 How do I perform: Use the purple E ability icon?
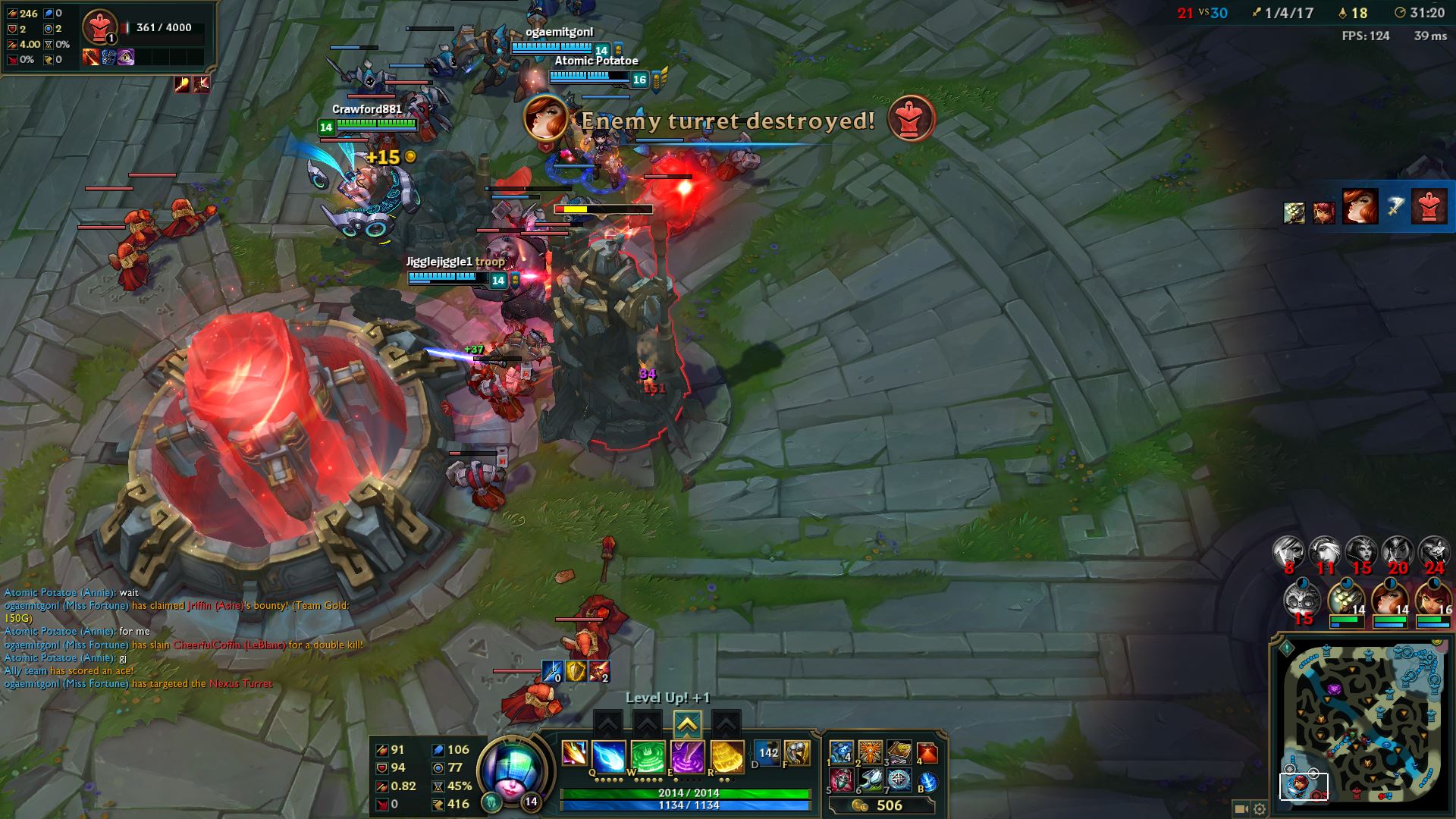click(688, 756)
